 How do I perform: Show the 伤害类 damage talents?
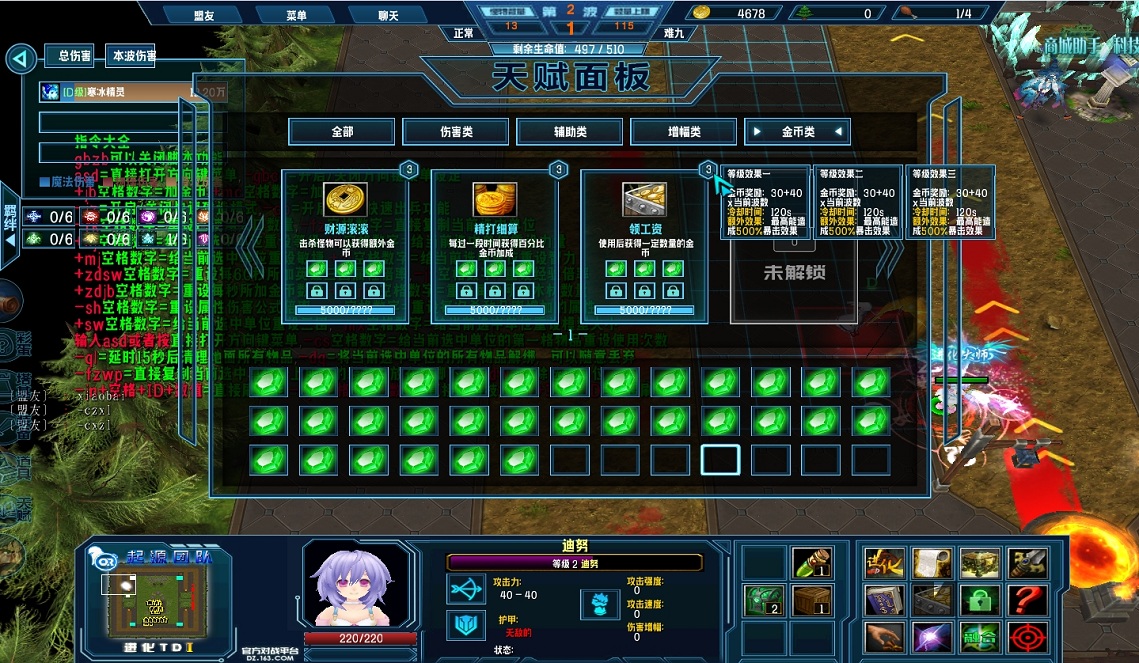[456, 131]
